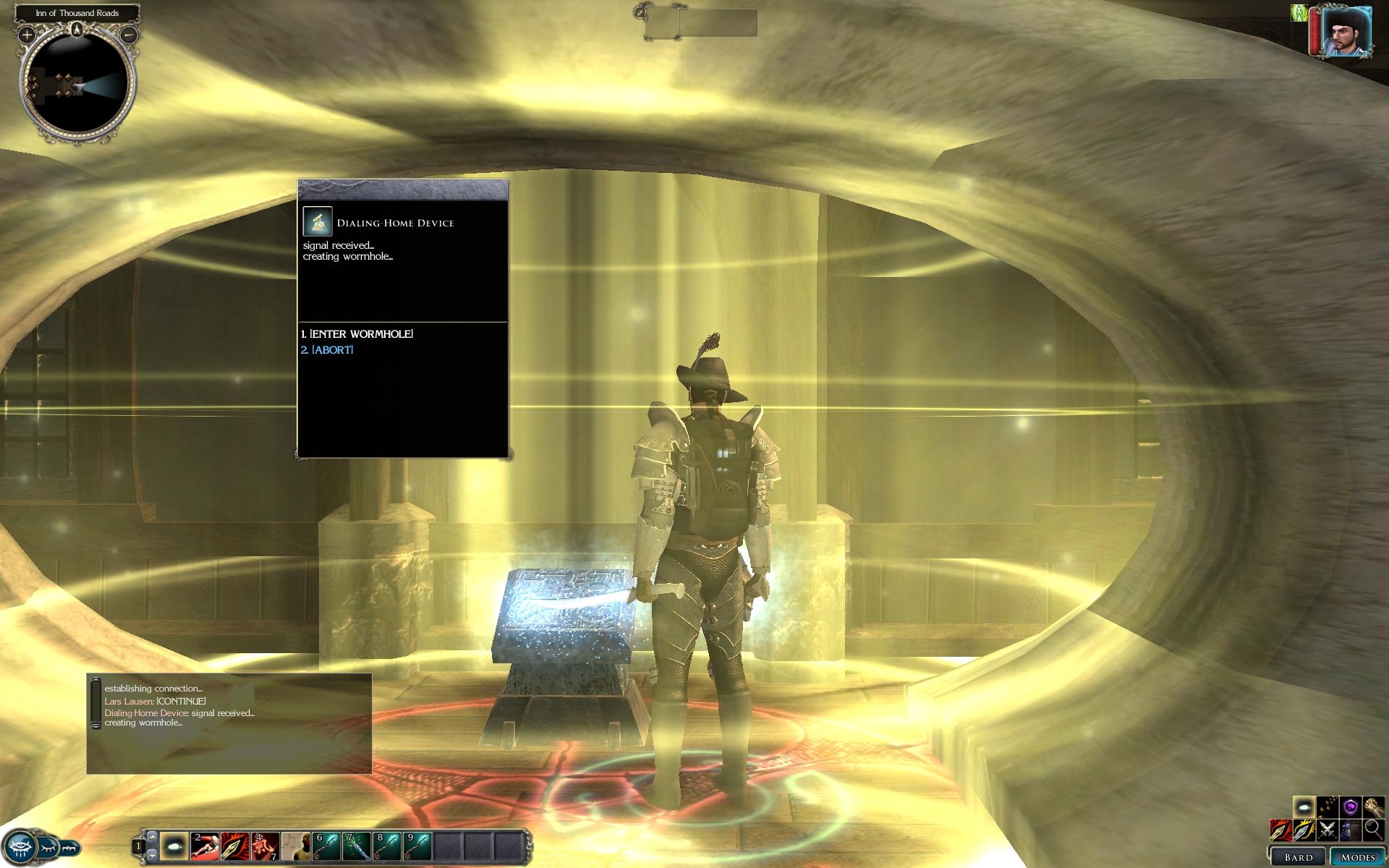Viewport: 1389px width, 868px height.
Task: Zoom out the minimap with minus button
Action: coord(129,34)
